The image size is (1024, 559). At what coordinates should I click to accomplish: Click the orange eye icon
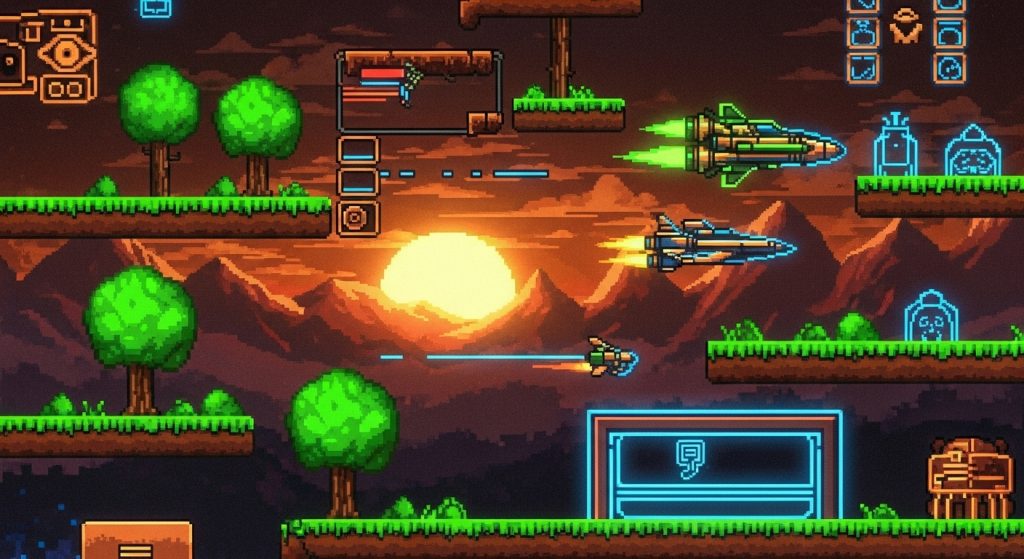(x=68, y=51)
